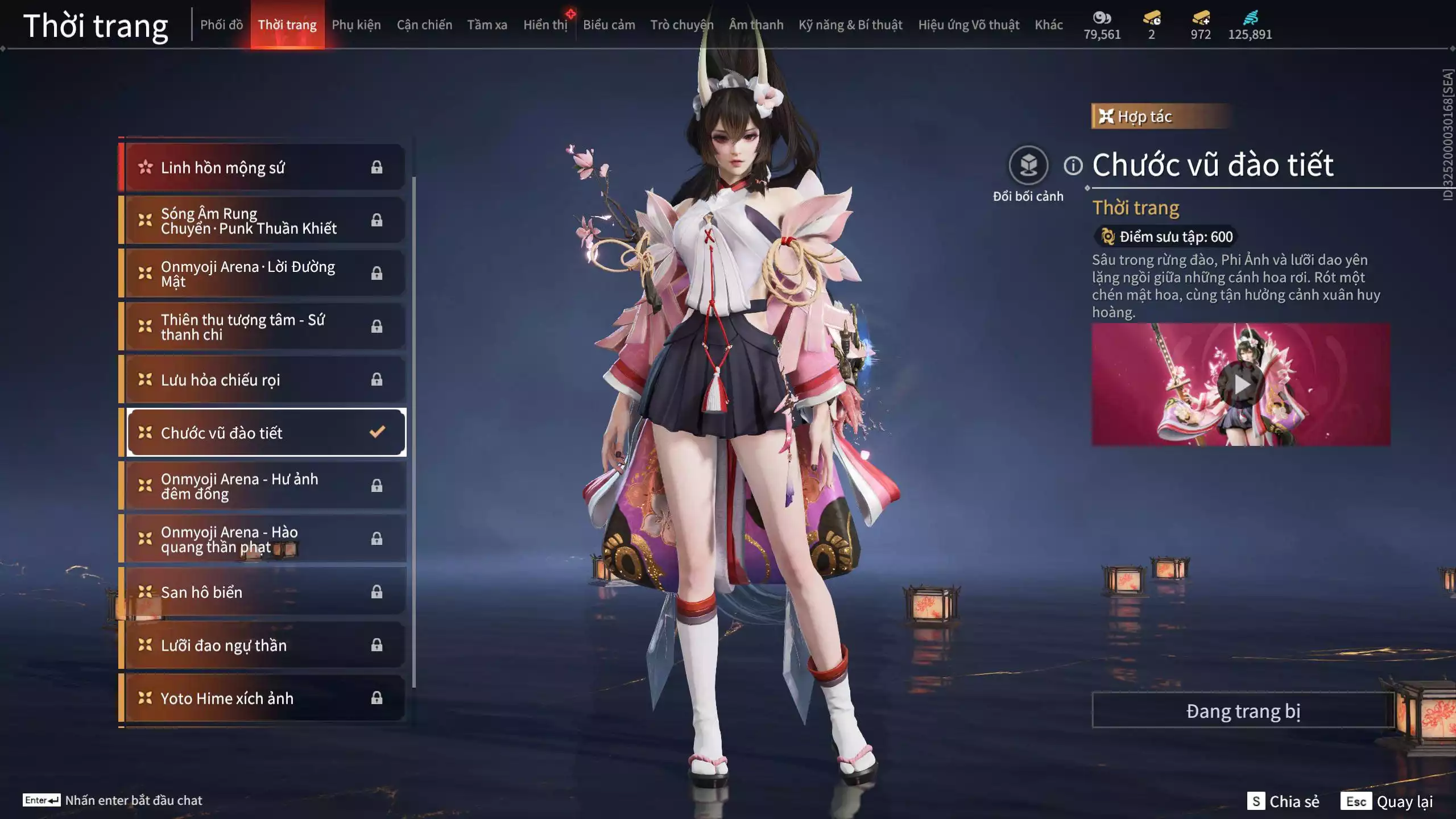Viewport: 1456px width, 819px height.
Task: Open the Phụ kiện tab
Action: [356, 25]
